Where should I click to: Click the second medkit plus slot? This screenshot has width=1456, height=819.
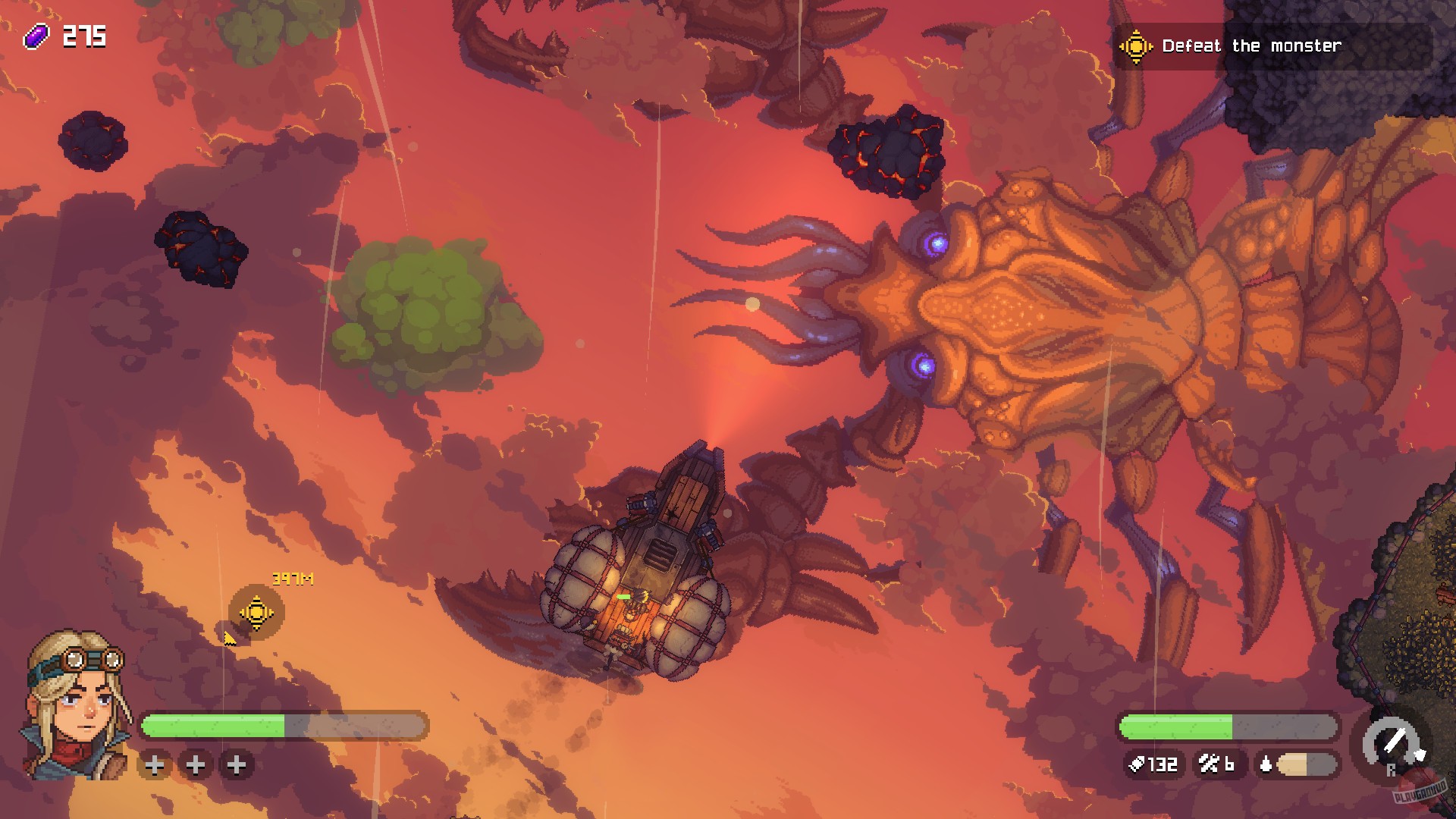pyautogui.click(x=196, y=766)
